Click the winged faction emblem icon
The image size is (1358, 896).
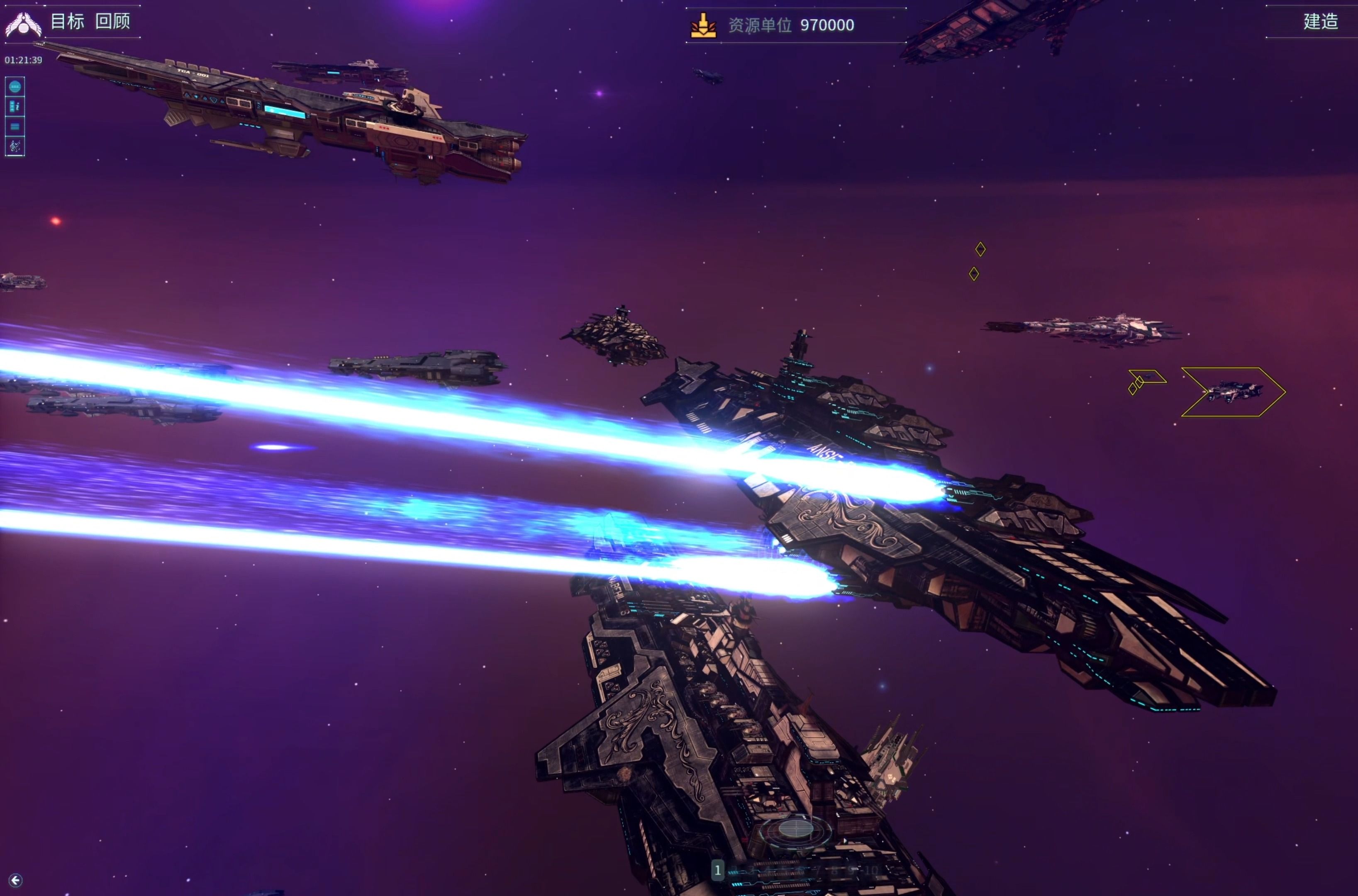pos(23,24)
